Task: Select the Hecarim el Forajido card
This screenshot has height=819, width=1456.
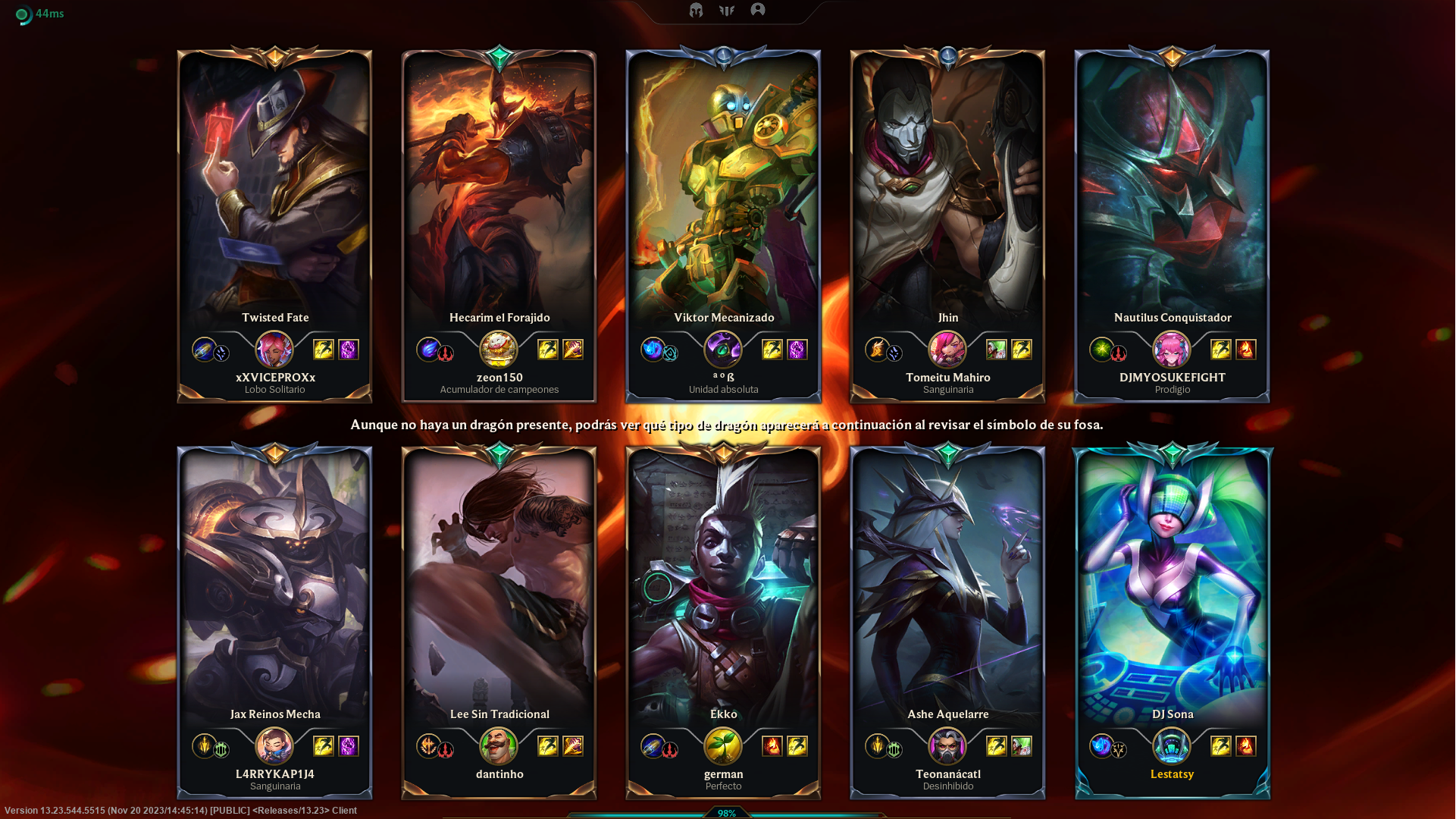Action: [x=499, y=190]
